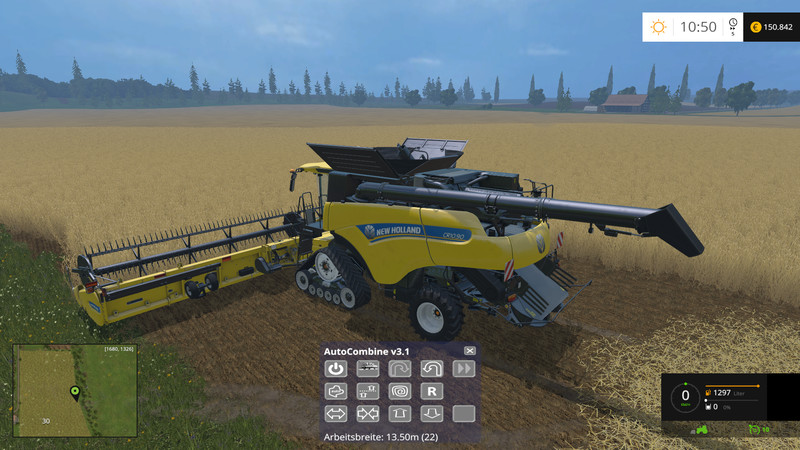Choose the spiral pattern mode button
Image resolution: width=800 pixels, height=450 pixels.
tap(400, 391)
